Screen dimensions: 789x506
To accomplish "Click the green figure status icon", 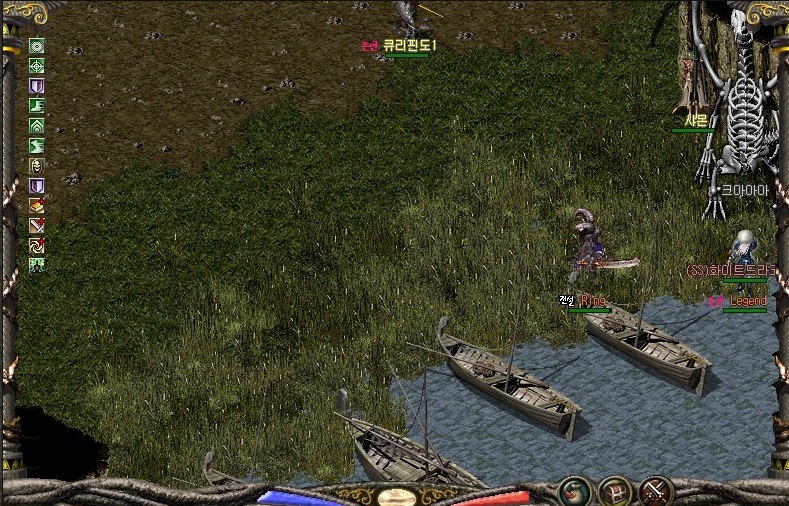I will [x=37, y=266].
